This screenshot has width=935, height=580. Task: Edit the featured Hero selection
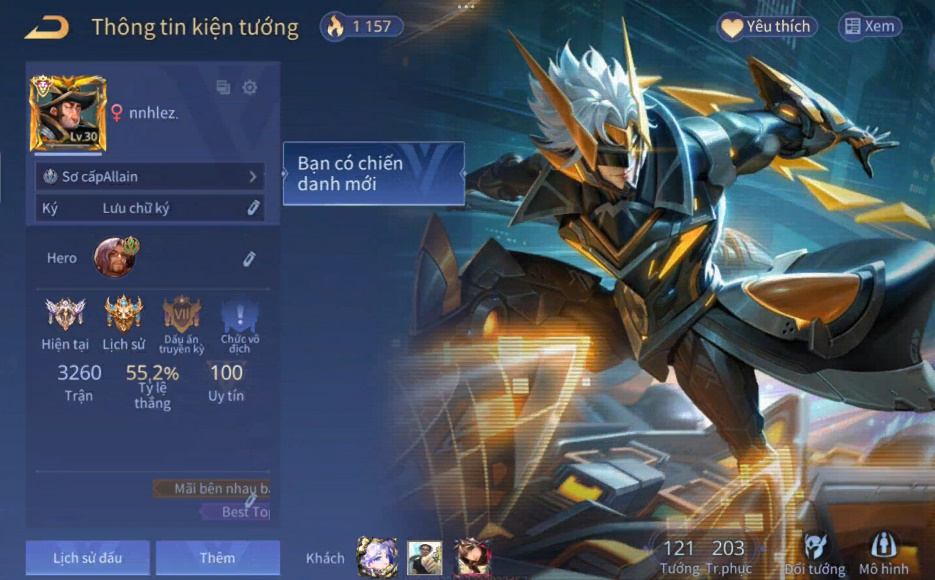[x=249, y=259]
